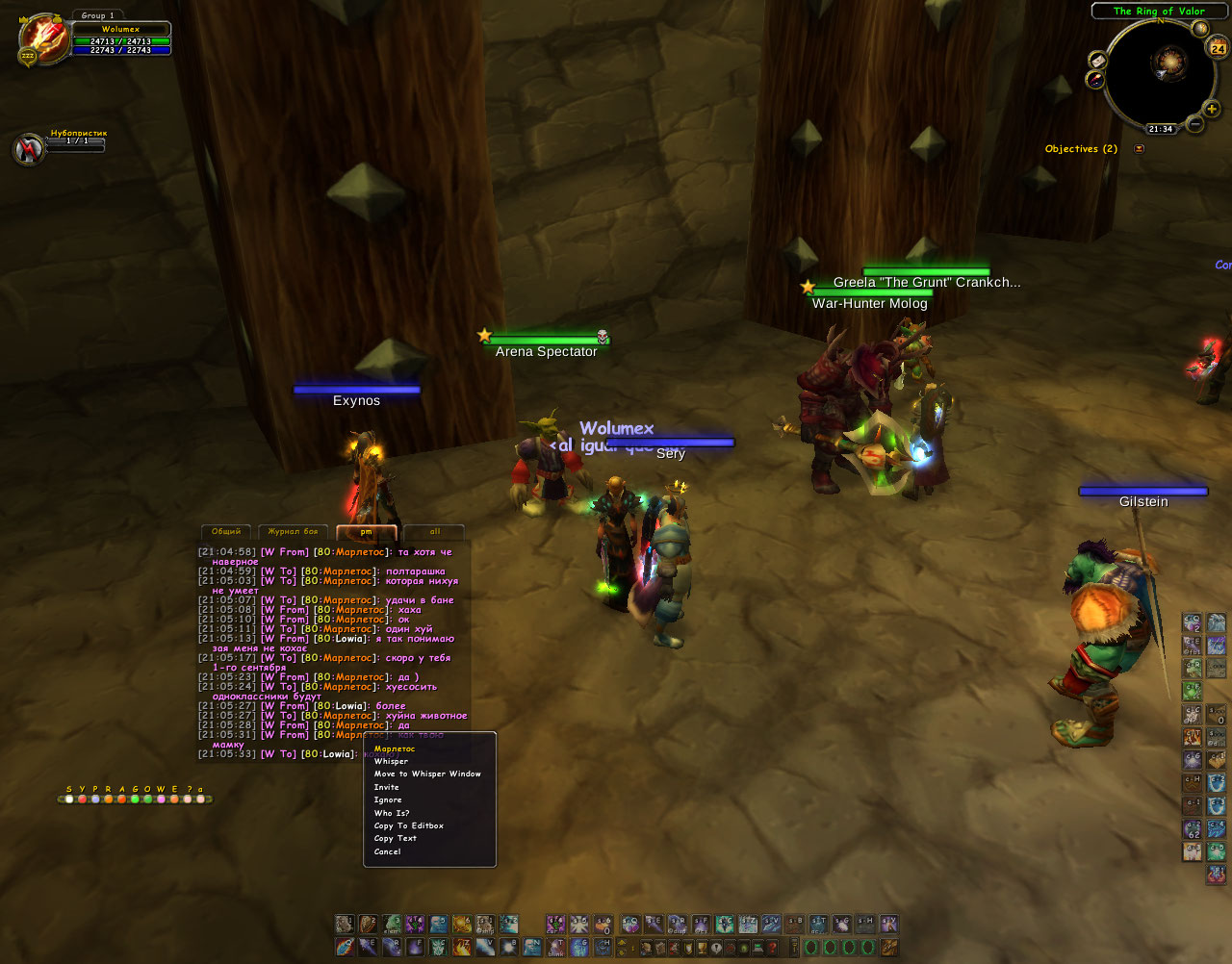
Task: Select Move to Whisper Window option
Action: (427, 774)
